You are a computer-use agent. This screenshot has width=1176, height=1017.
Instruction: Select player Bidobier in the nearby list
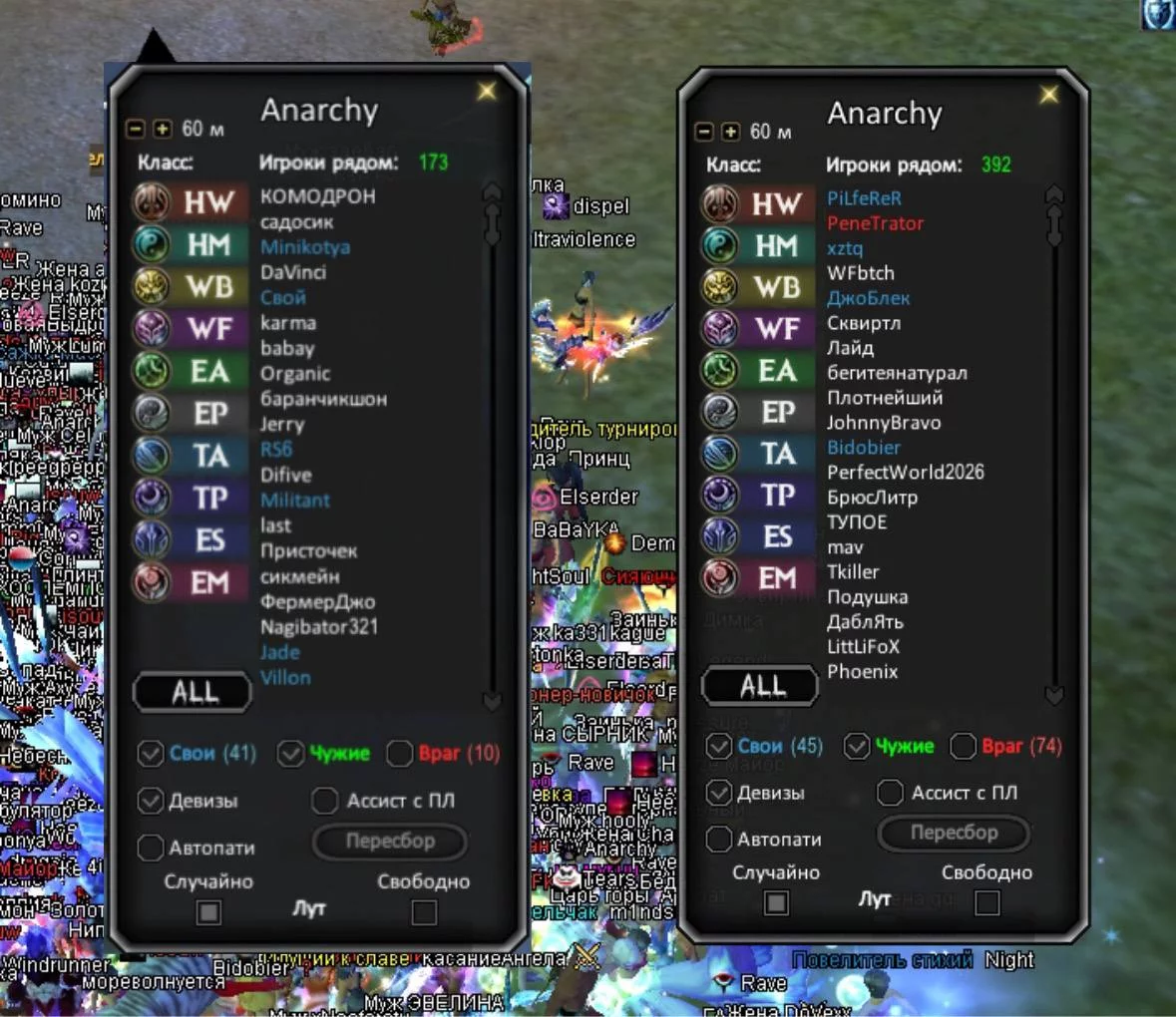(x=863, y=448)
